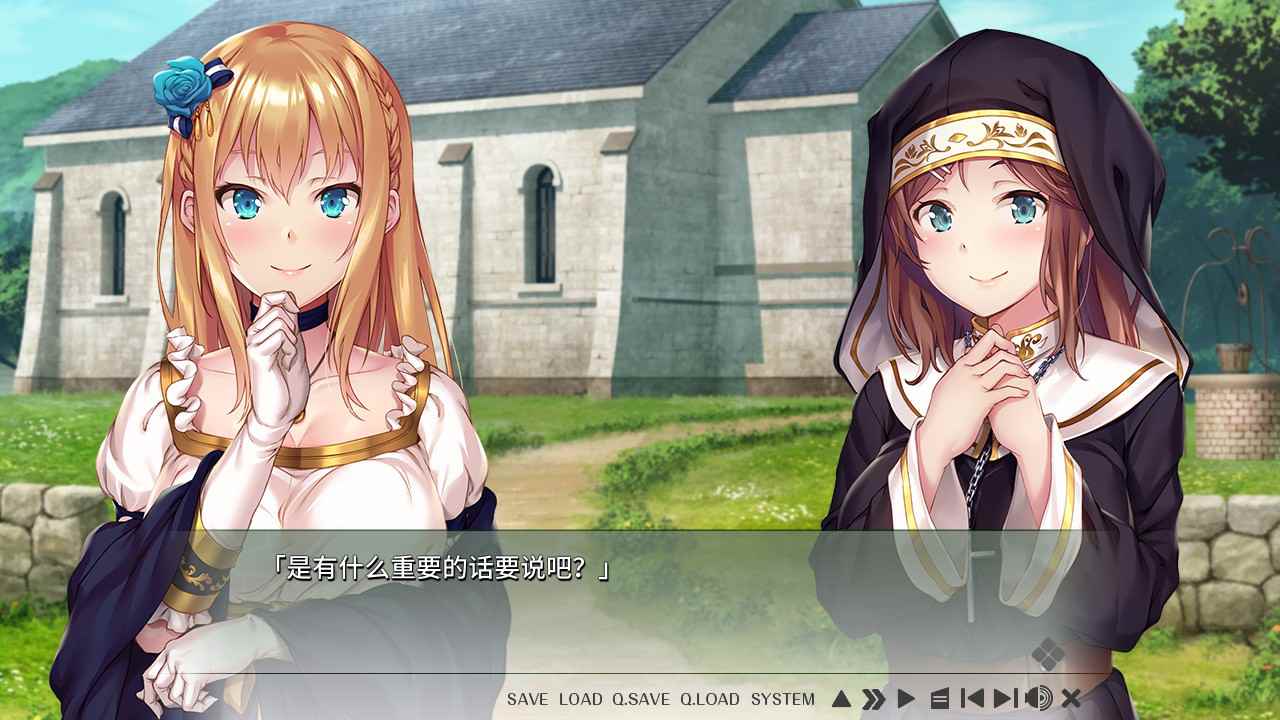Viewport: 1280px width, 720px height.
Task: Advance dialogue via the diamond indicator
Action: pos(1048,654)
